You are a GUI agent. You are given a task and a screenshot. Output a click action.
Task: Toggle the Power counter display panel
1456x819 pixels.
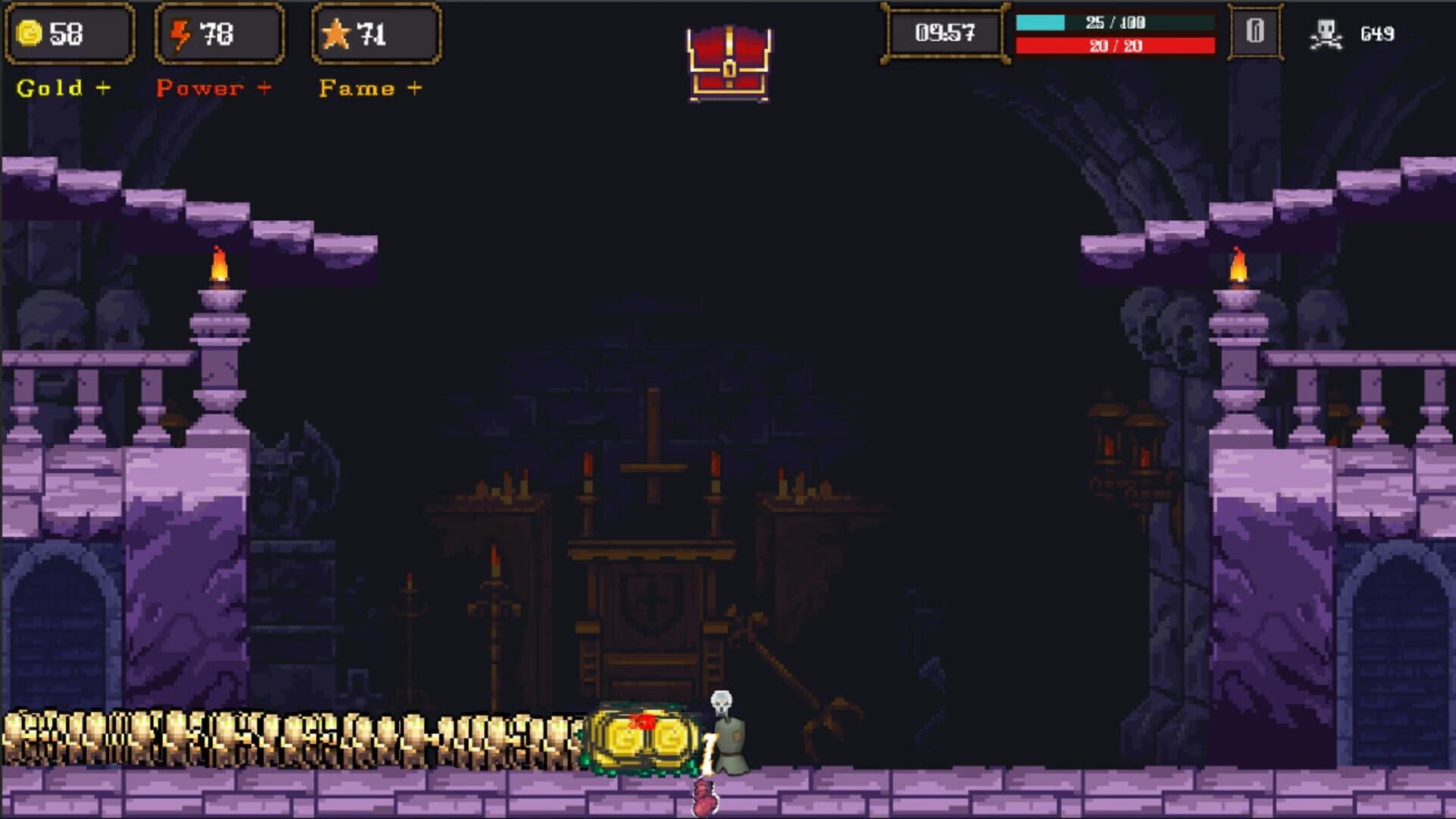click(x=220, y=32)
